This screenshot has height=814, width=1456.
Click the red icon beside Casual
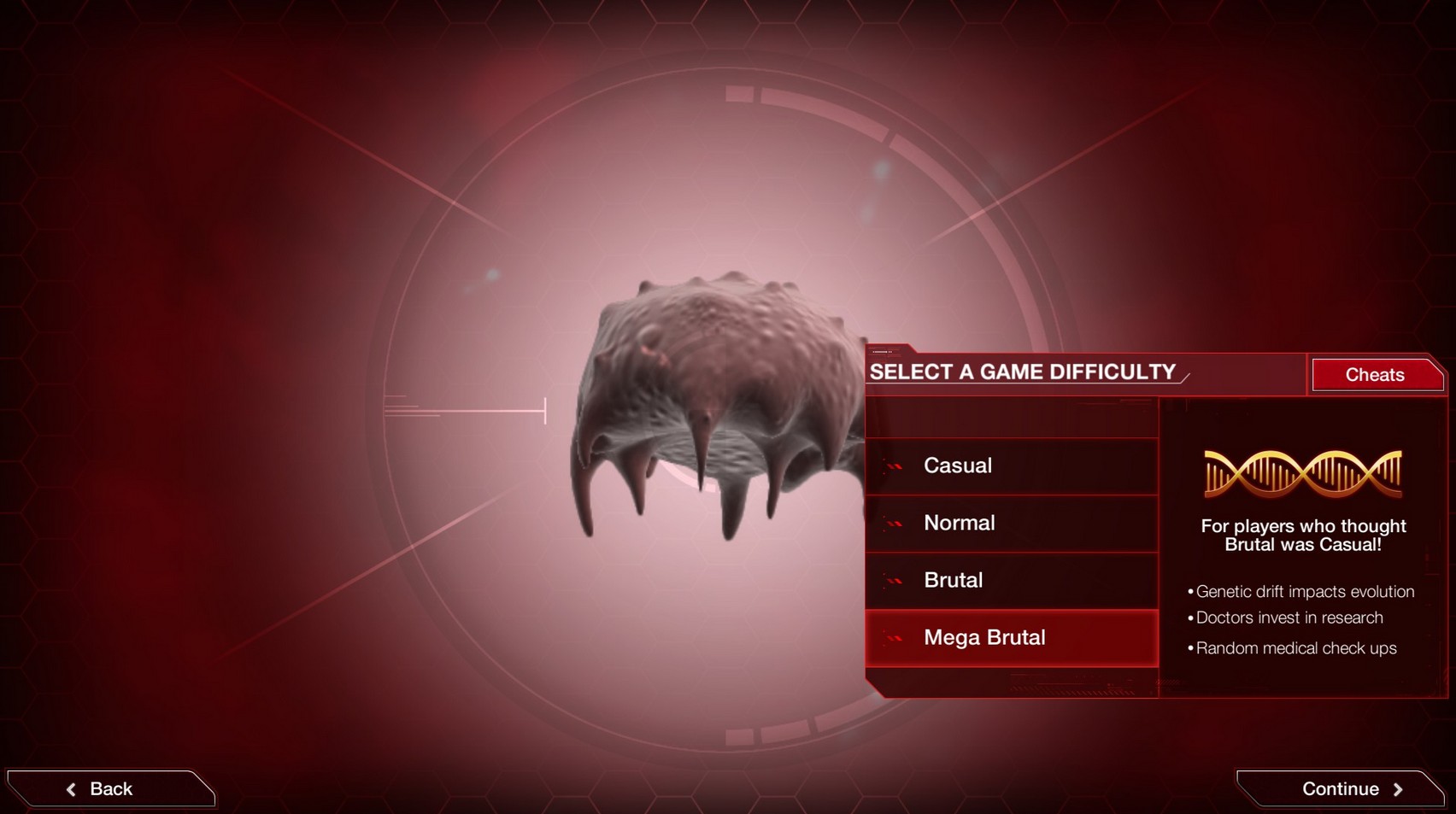point(892,466)
